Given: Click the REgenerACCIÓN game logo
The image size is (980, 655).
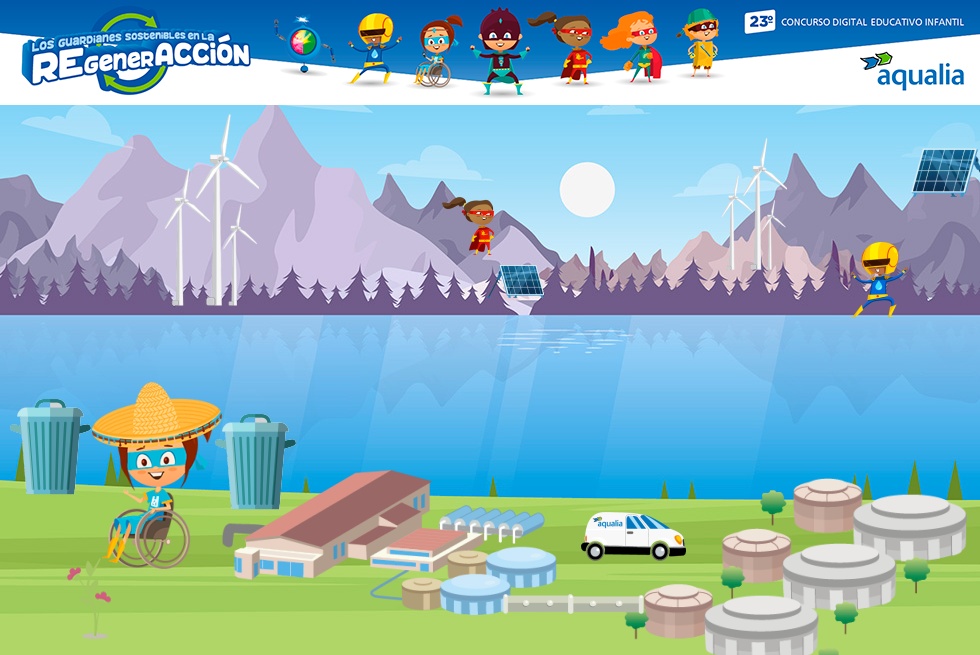Looking at the screenshot, I should (x=137, y=56).
